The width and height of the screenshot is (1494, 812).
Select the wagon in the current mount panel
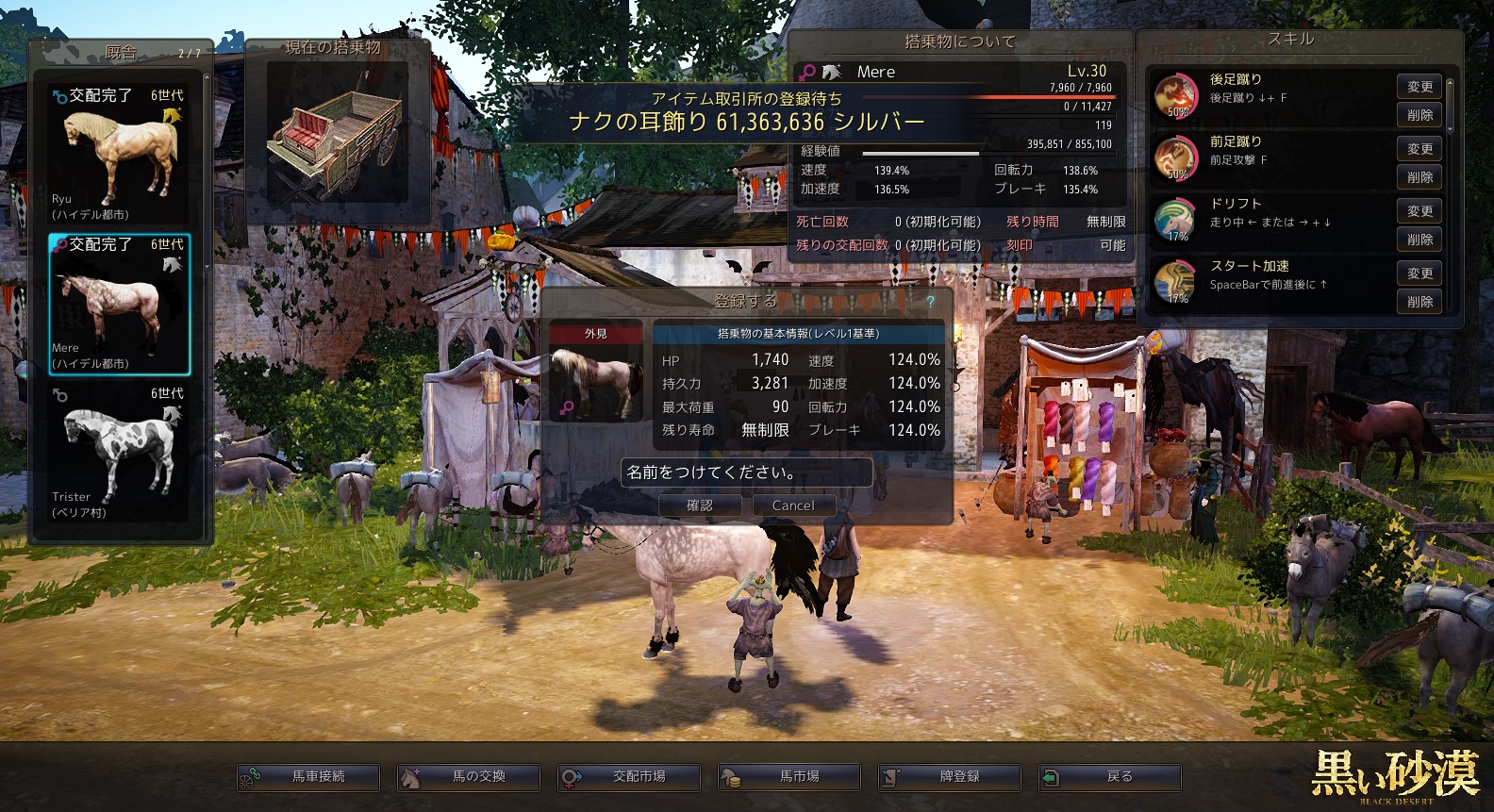point(338,132)
